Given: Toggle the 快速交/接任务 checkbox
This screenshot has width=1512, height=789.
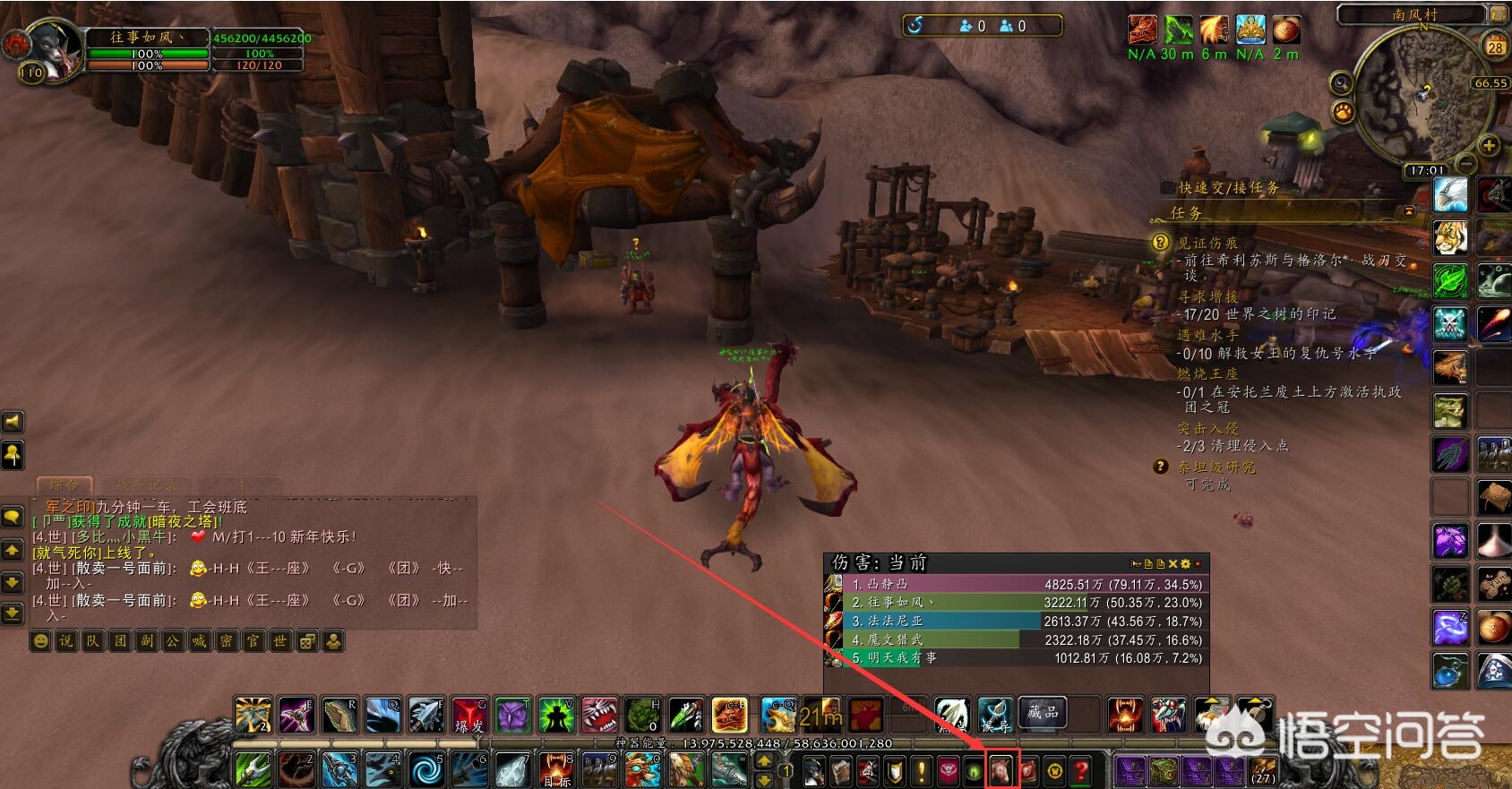Looking at the screenshot, I should pyautogui.click(x=1167, y=187).
